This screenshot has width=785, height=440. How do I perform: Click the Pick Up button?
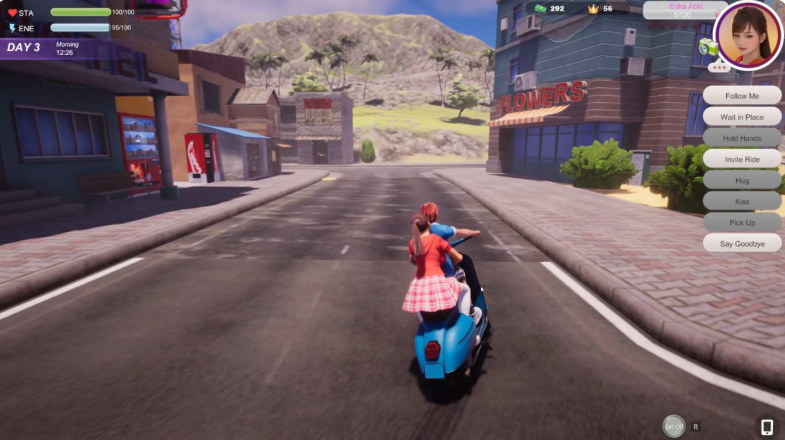(x=742, y=221)
